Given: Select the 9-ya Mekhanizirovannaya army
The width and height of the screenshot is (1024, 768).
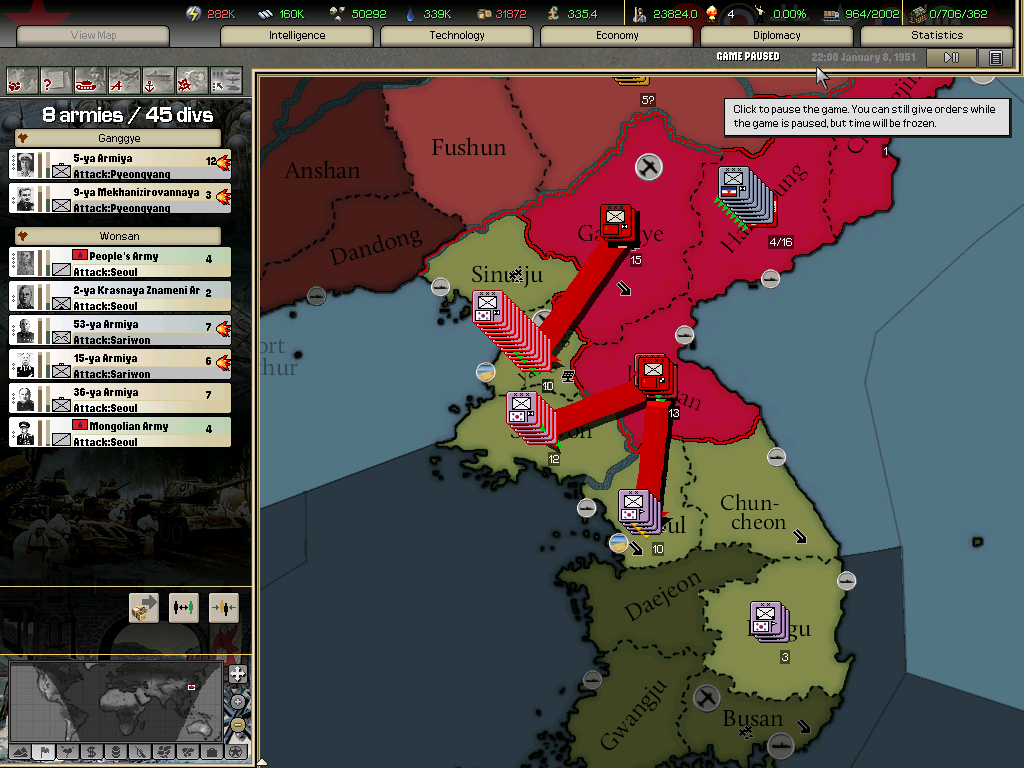Looking at the screenshot, I should click(120, 198).
